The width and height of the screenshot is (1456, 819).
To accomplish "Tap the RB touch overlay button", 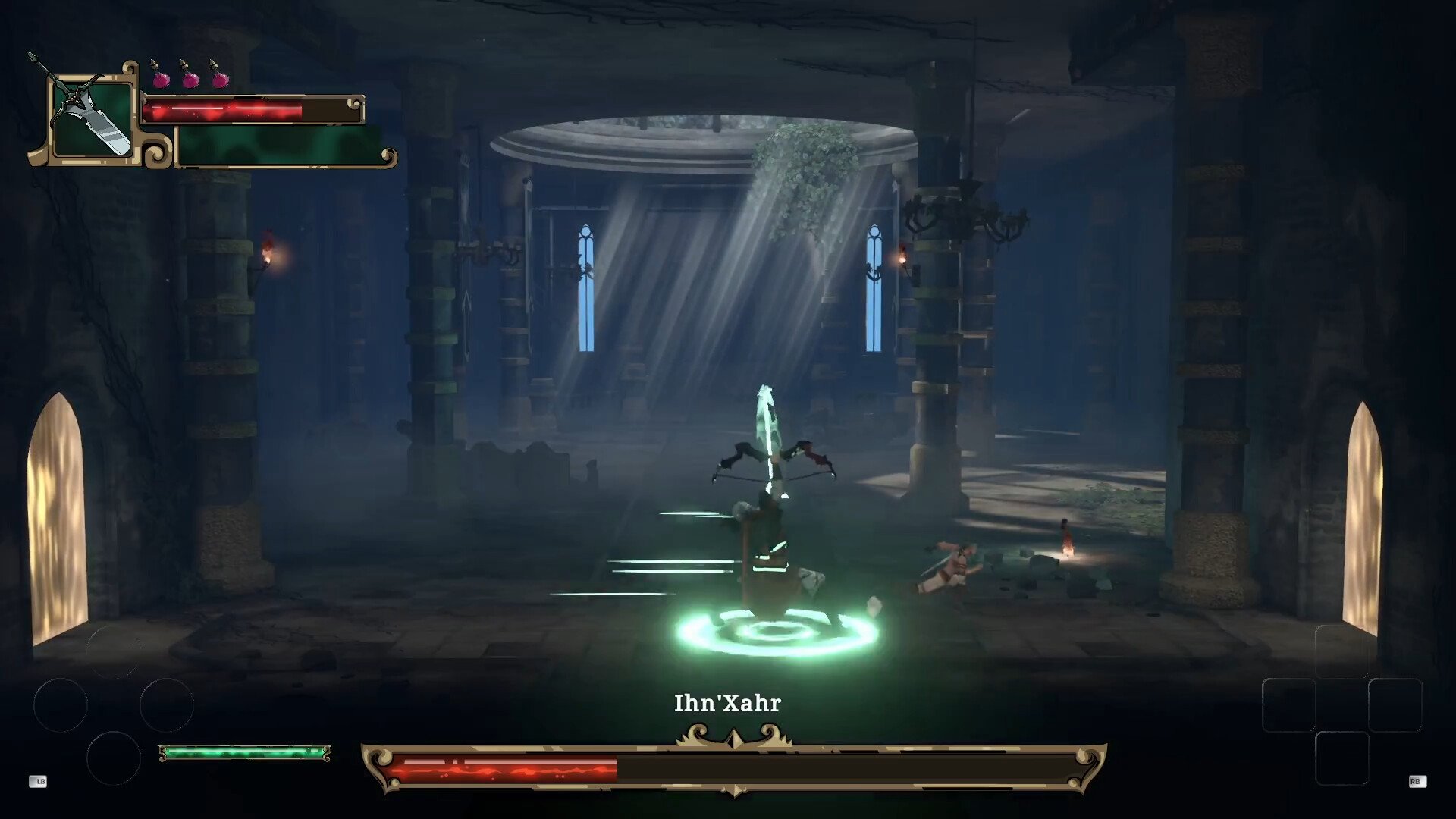I will [x=1417, y=781].
